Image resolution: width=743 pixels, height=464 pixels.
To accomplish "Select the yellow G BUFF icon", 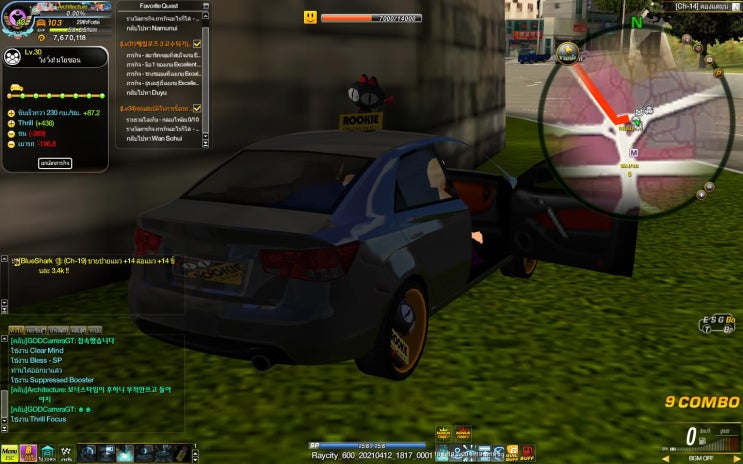I will coord(512,452).
